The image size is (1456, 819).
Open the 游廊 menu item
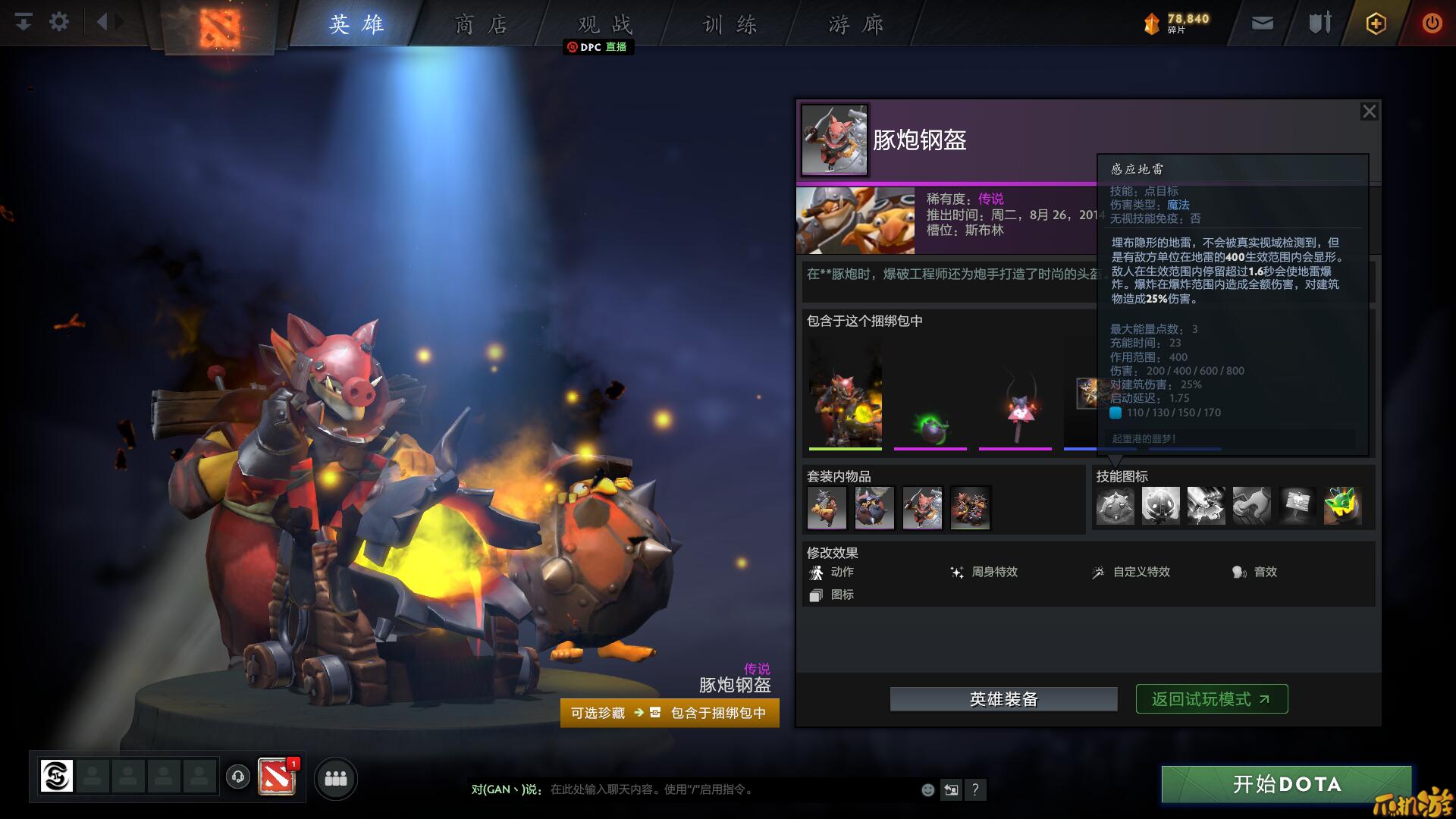855,24
